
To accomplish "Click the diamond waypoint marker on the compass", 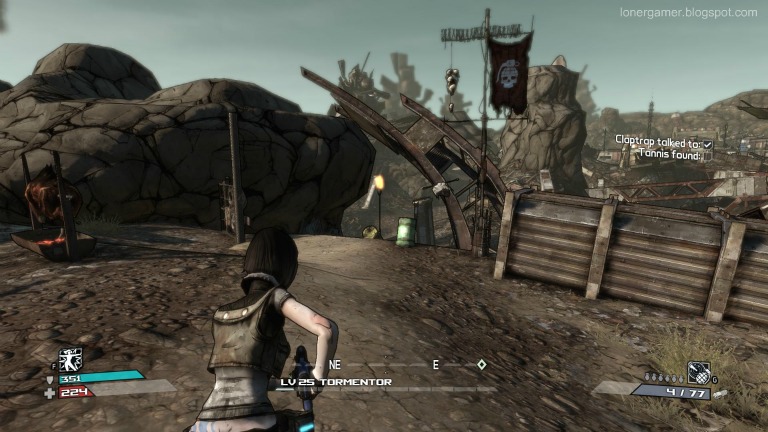I will pyautogui.click(x=481, y=365).
